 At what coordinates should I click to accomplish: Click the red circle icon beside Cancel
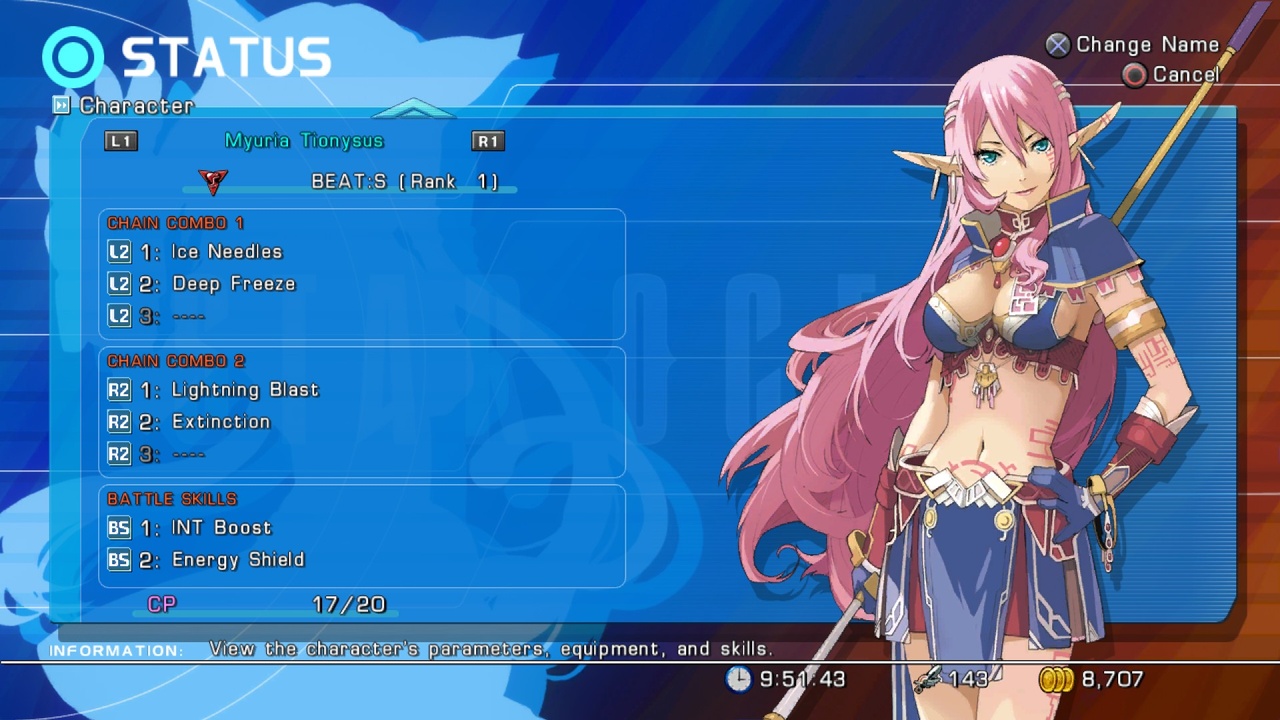click(x=1134, y=74)
